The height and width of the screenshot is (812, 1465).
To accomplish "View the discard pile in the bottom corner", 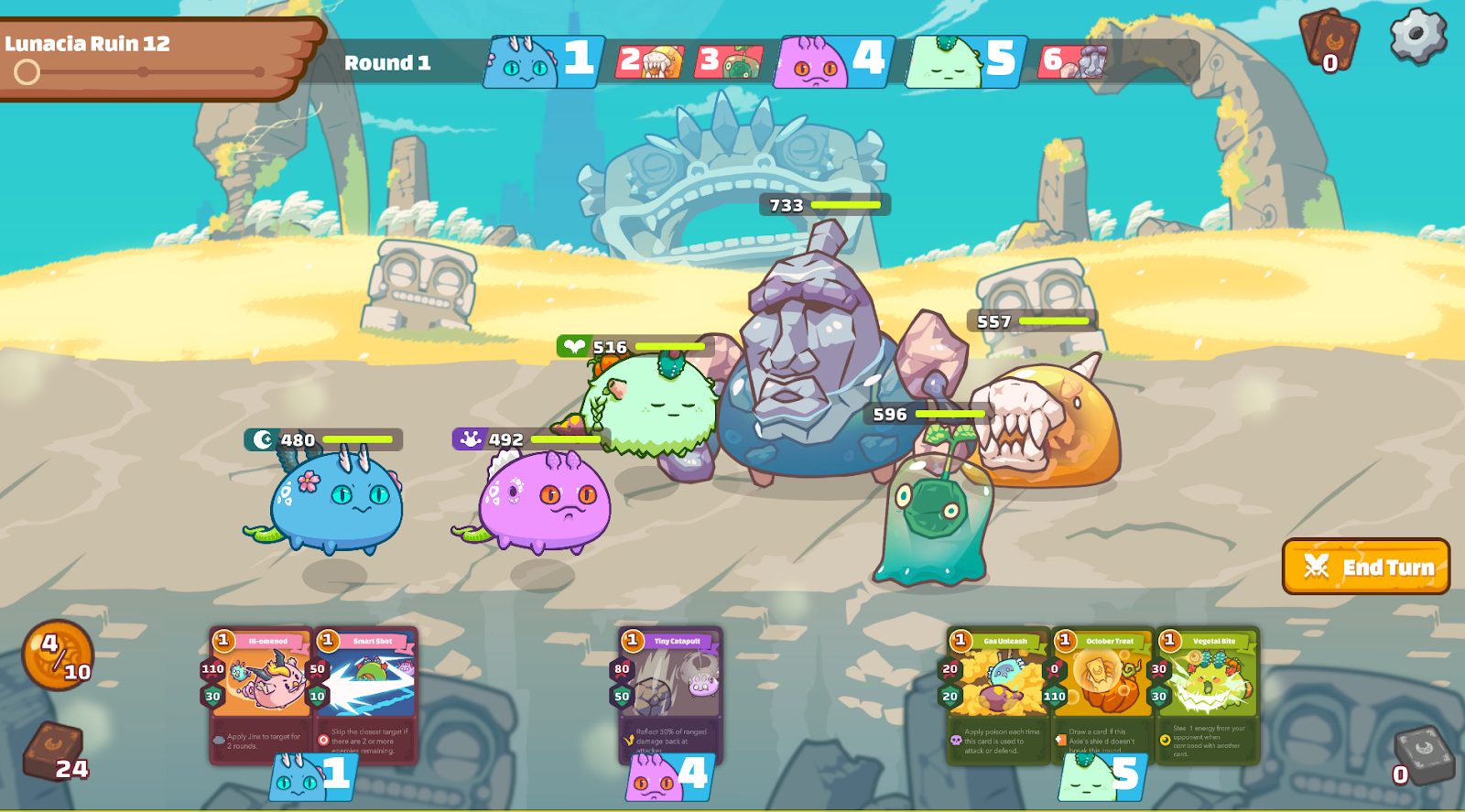I will pyautogui.click(x=1422, y=756).
